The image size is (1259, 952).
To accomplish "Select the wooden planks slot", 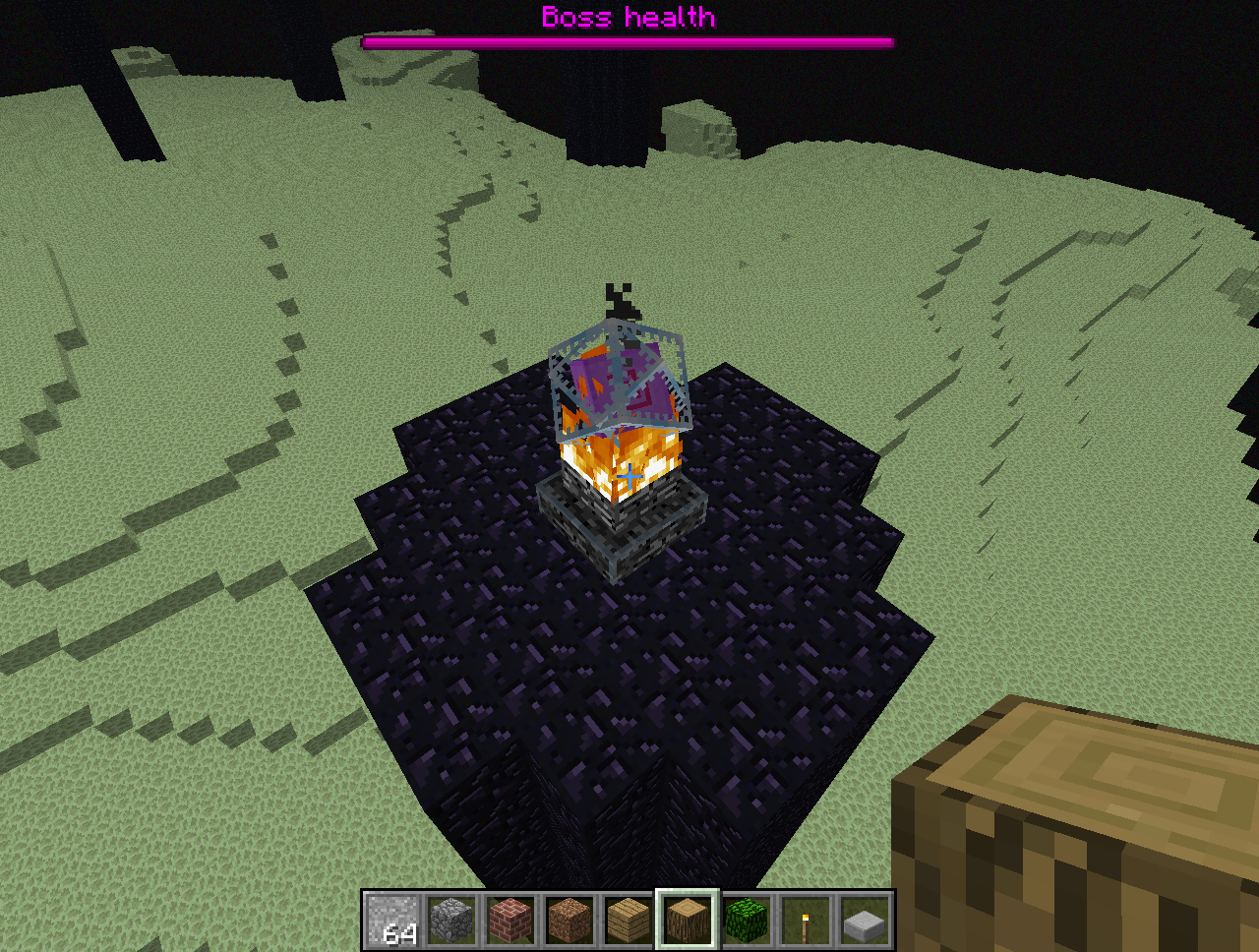I will (x=629, y=921).
